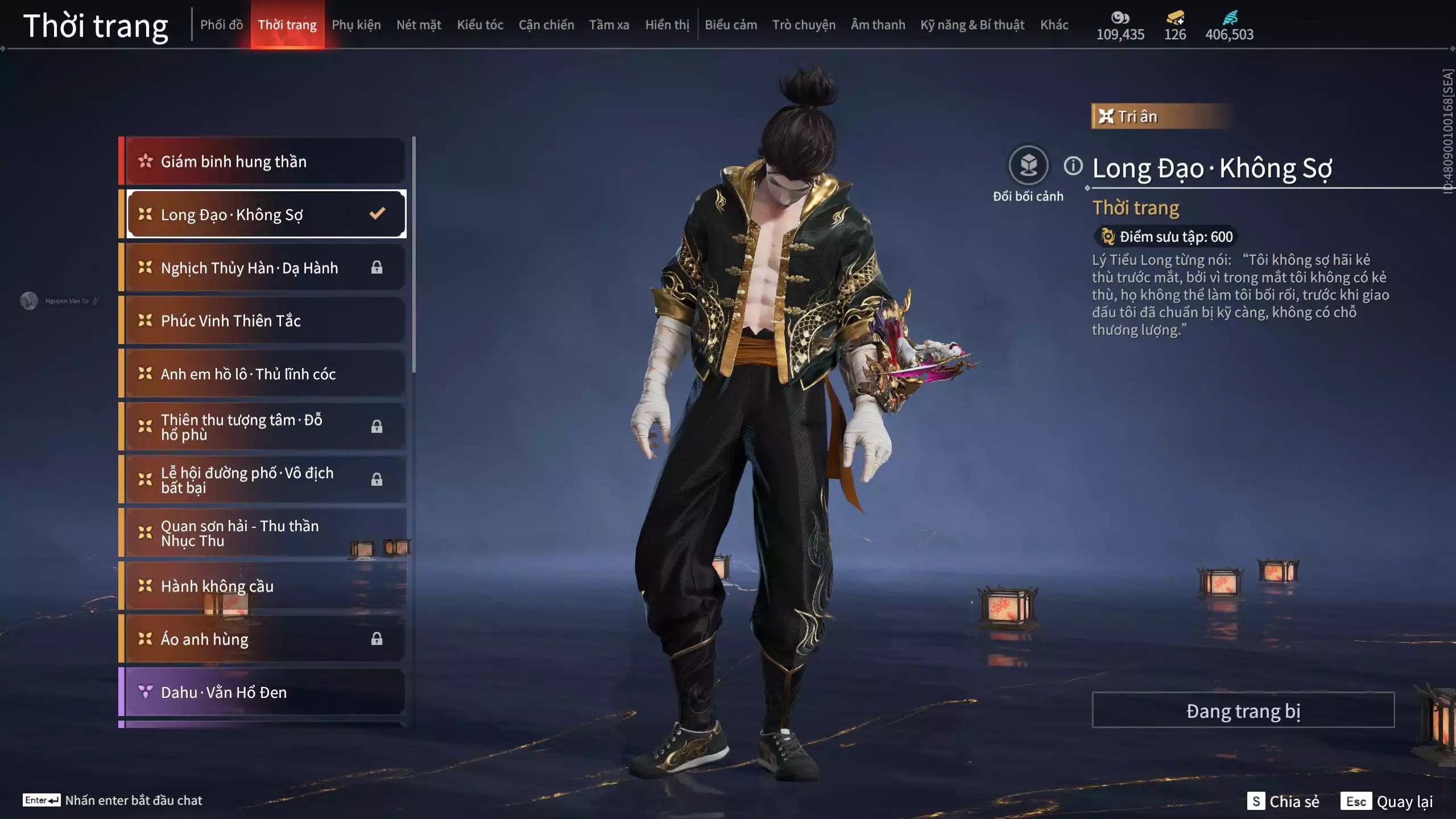Click the Đang trang bị button
The width and height of the screenshot is (1456, 819).
[x=1243, y=710]
